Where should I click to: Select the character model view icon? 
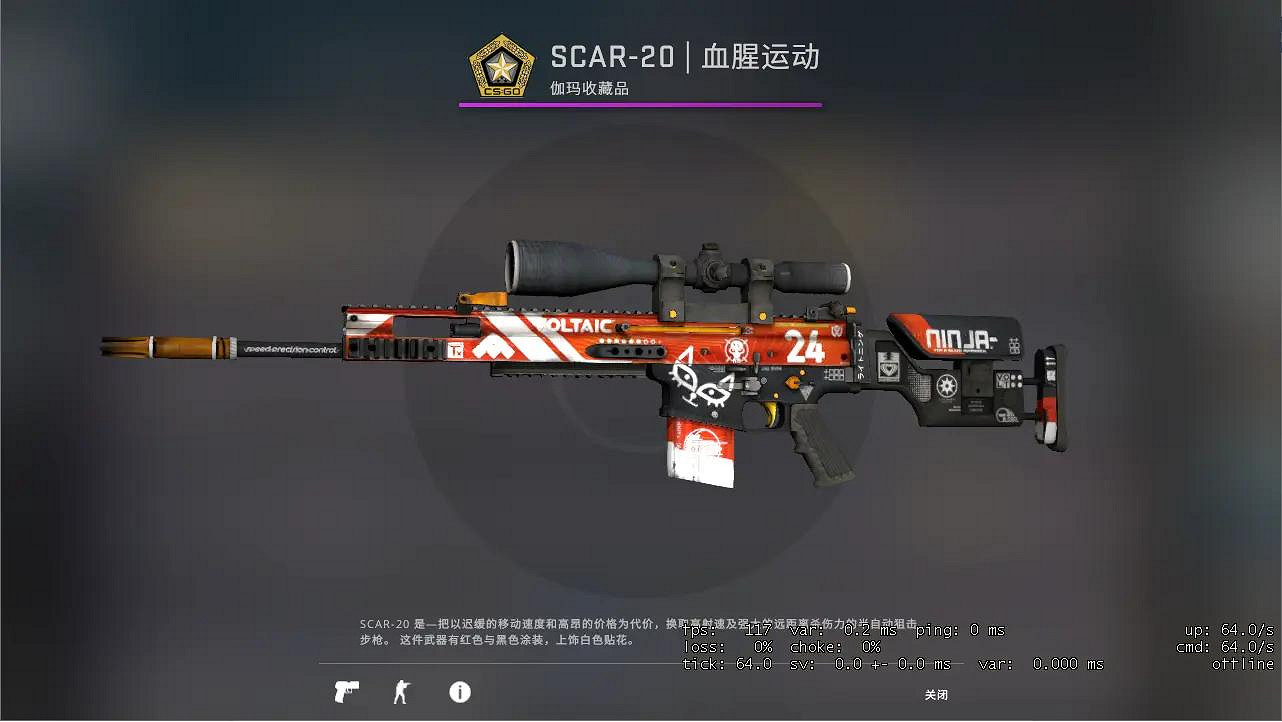[x=402, y=691]
